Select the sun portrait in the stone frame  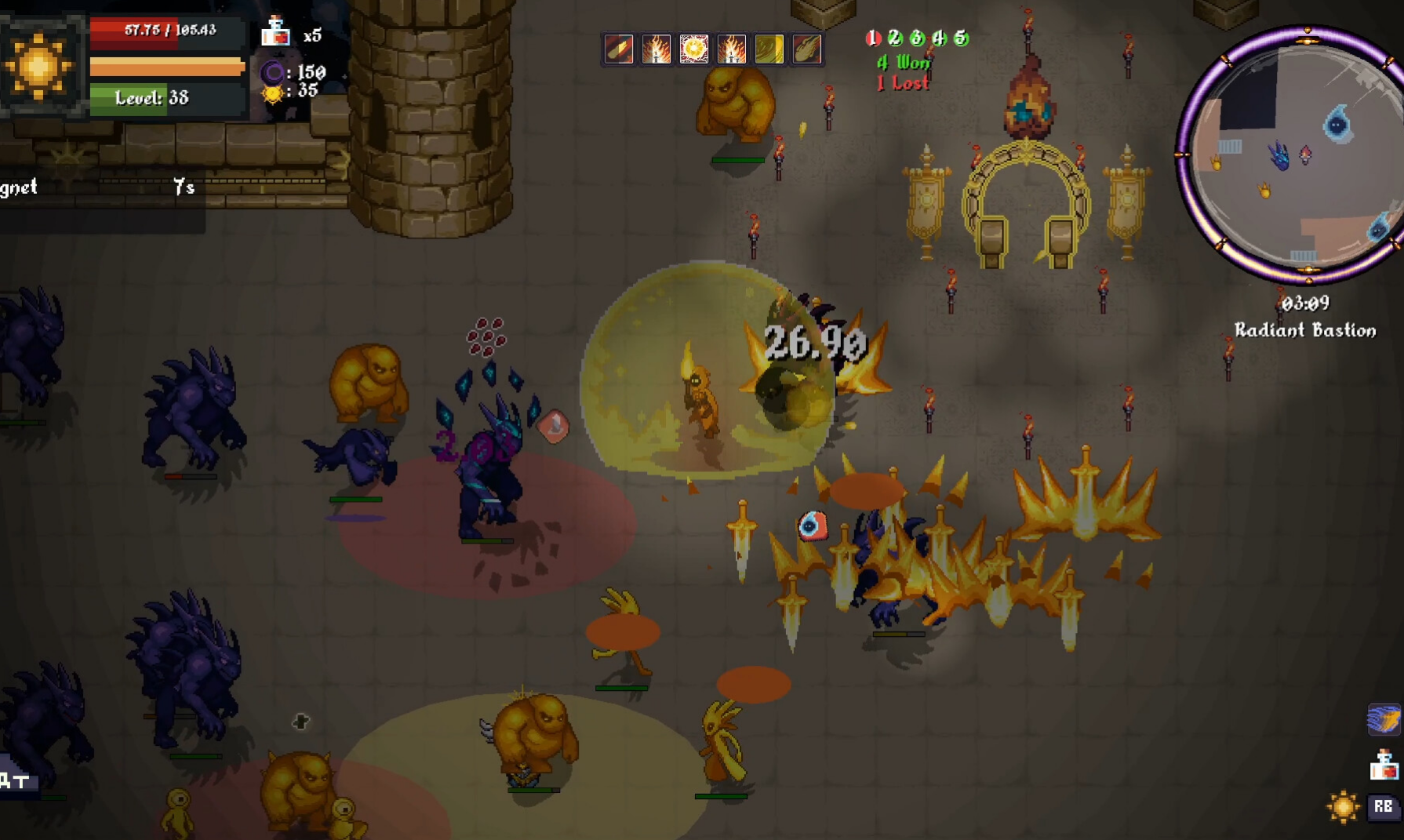pos(39,66)
